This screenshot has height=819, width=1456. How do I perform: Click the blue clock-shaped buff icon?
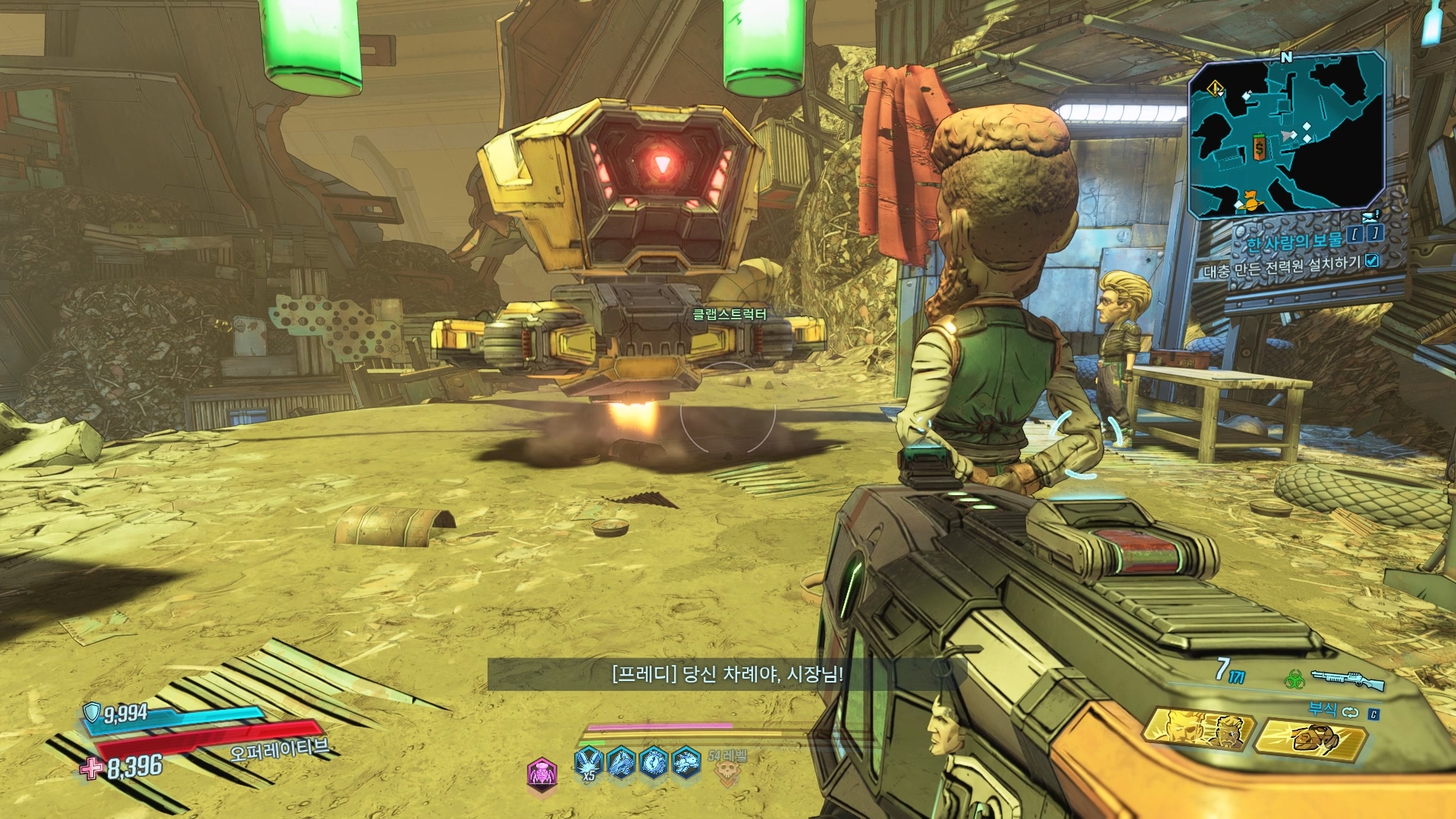pos(654,762)
